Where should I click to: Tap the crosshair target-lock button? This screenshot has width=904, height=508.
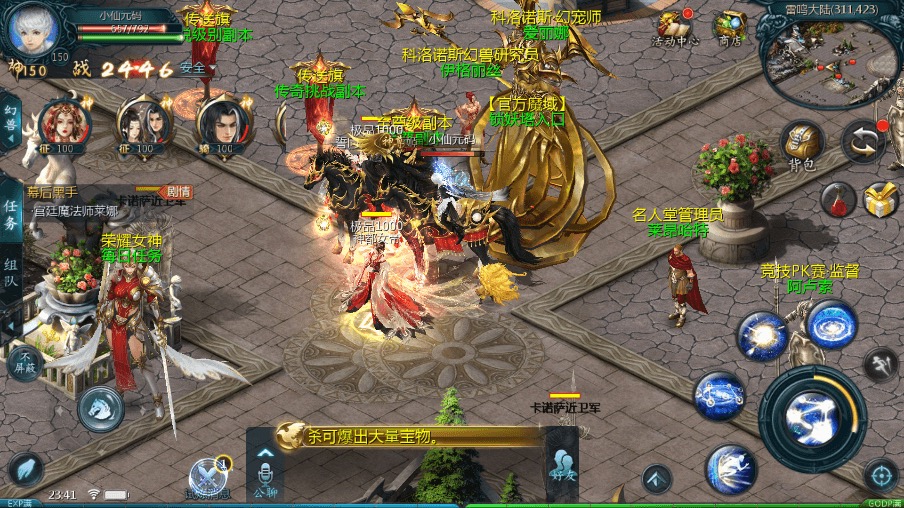click(x=880, y=474)
